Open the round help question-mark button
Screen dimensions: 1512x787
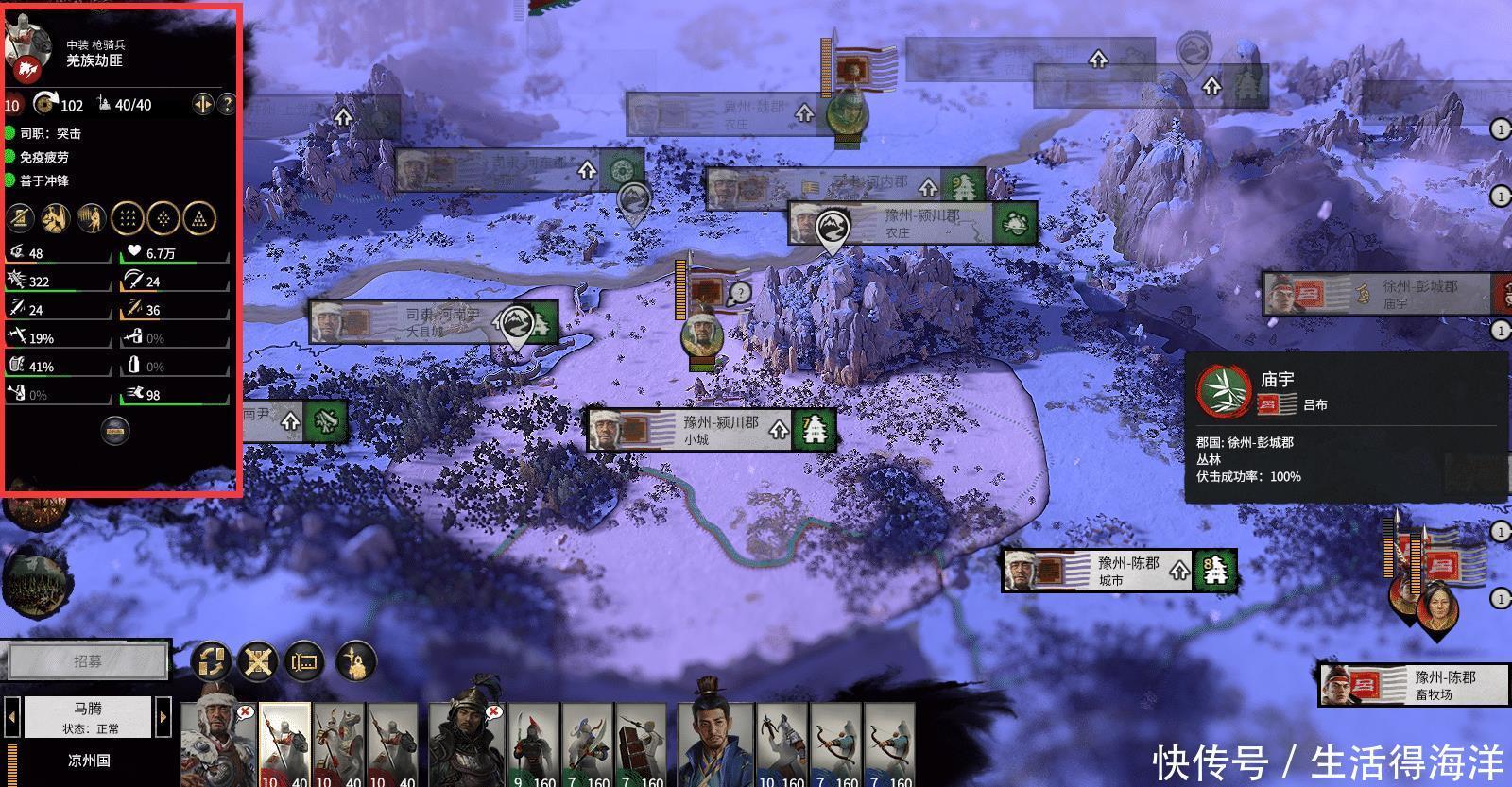click(226, 104)
